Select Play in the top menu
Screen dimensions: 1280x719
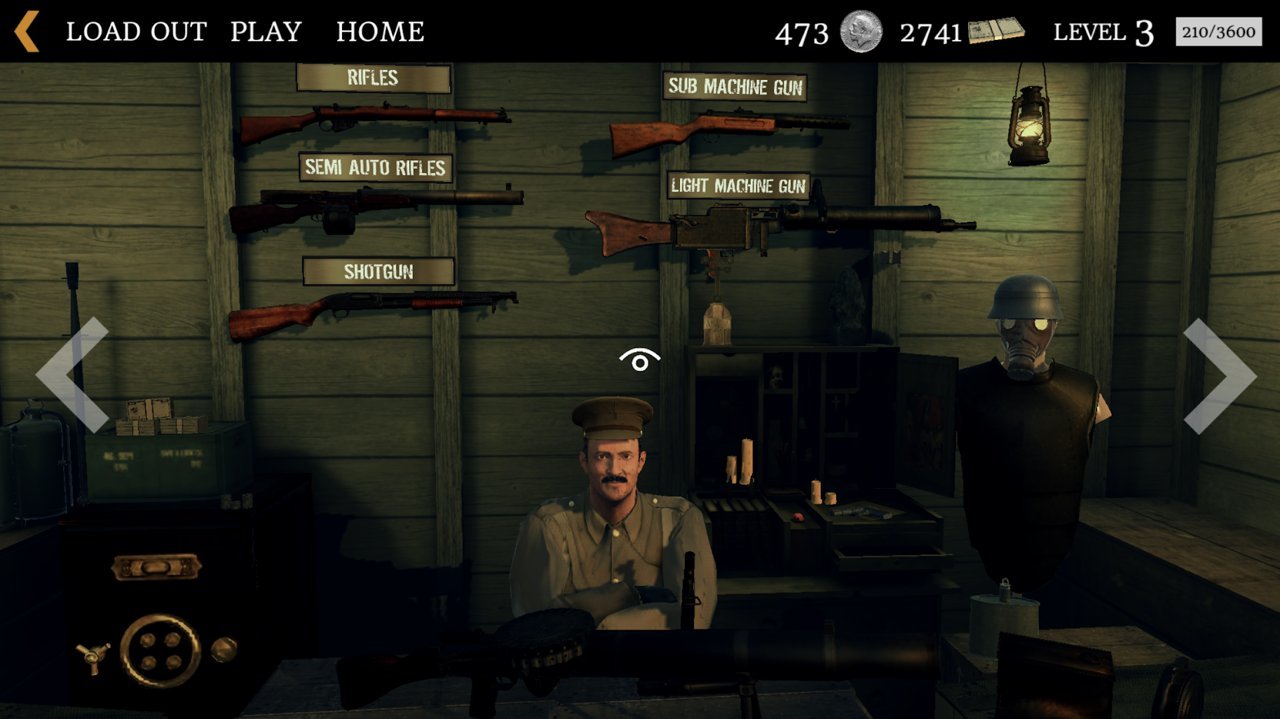(x=266, y=32)
